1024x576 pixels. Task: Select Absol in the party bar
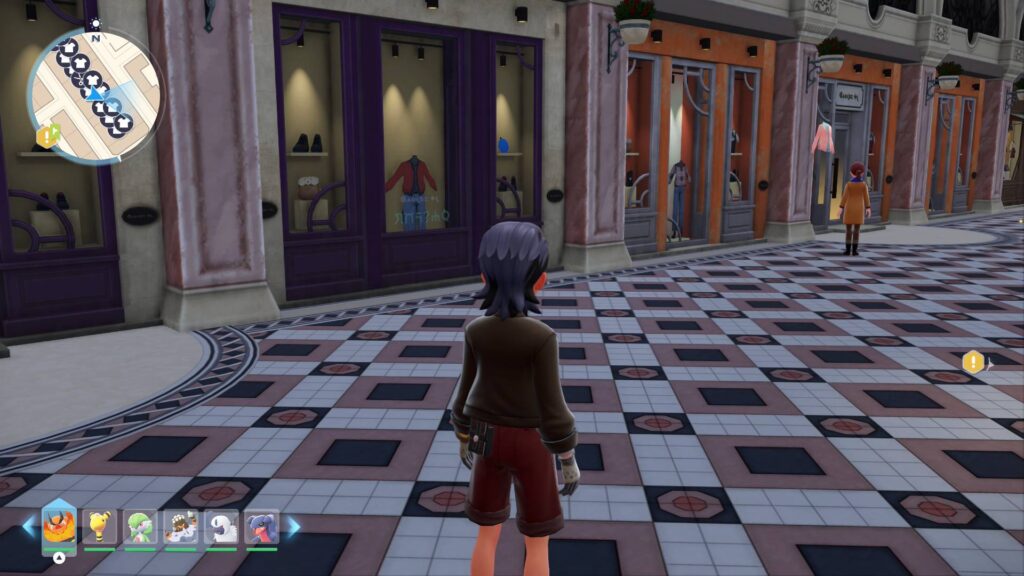point(221,527)
